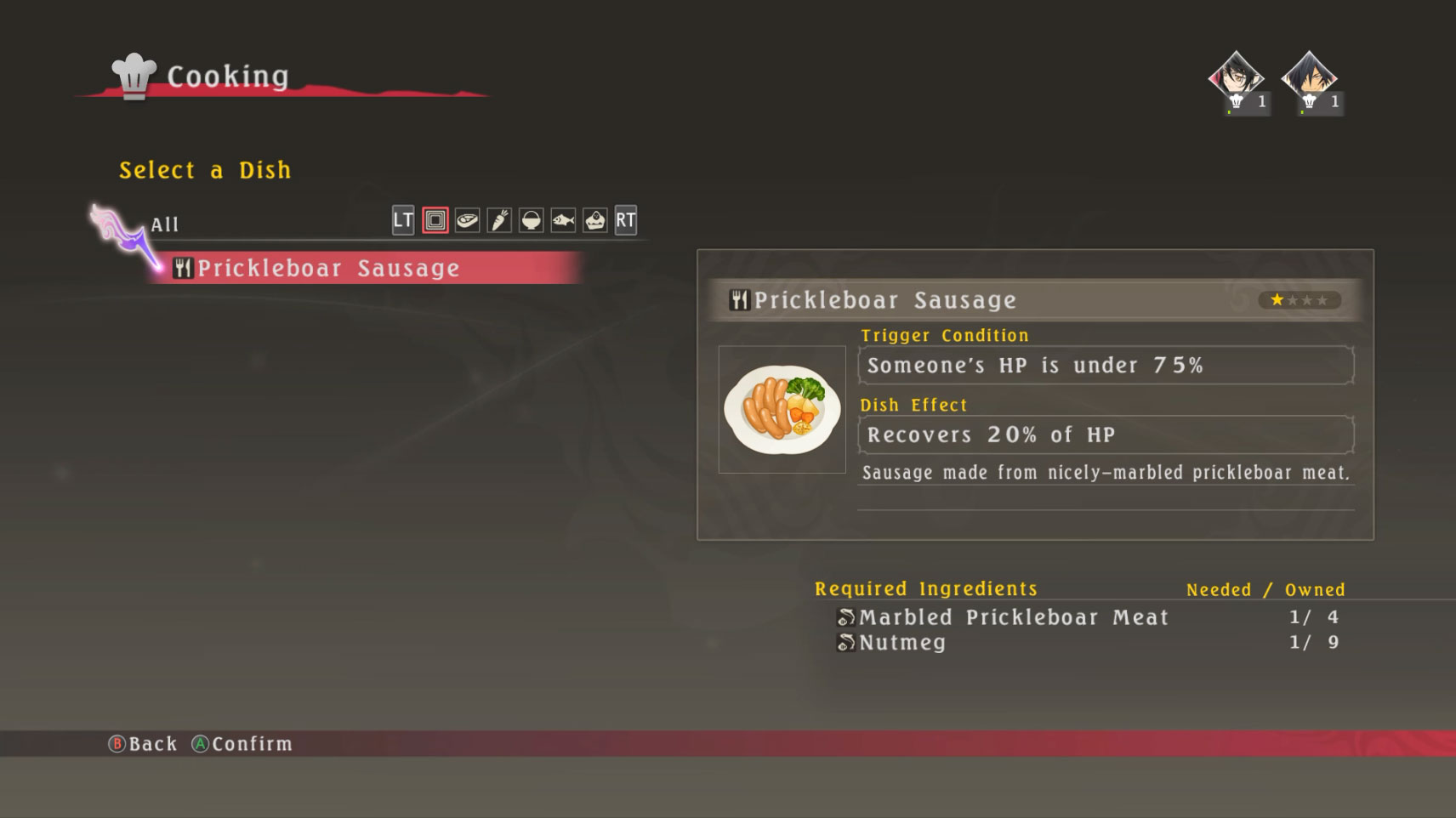The width and height of the screenshot is (1456, 818).
Task: Click the sausage dish thumbnail image
Action: point(781,409)
